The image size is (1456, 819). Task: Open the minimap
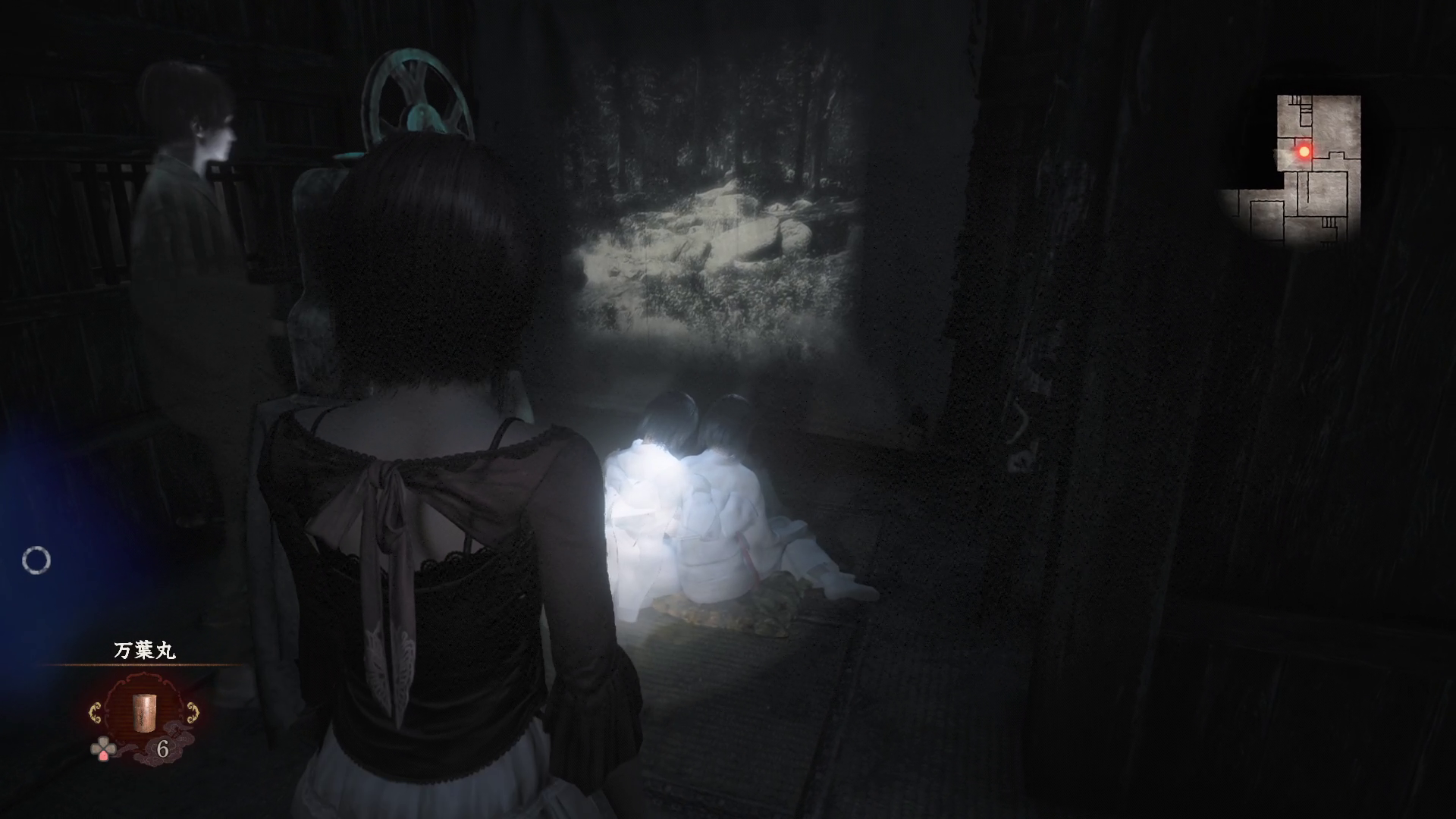pos(1298,168)
